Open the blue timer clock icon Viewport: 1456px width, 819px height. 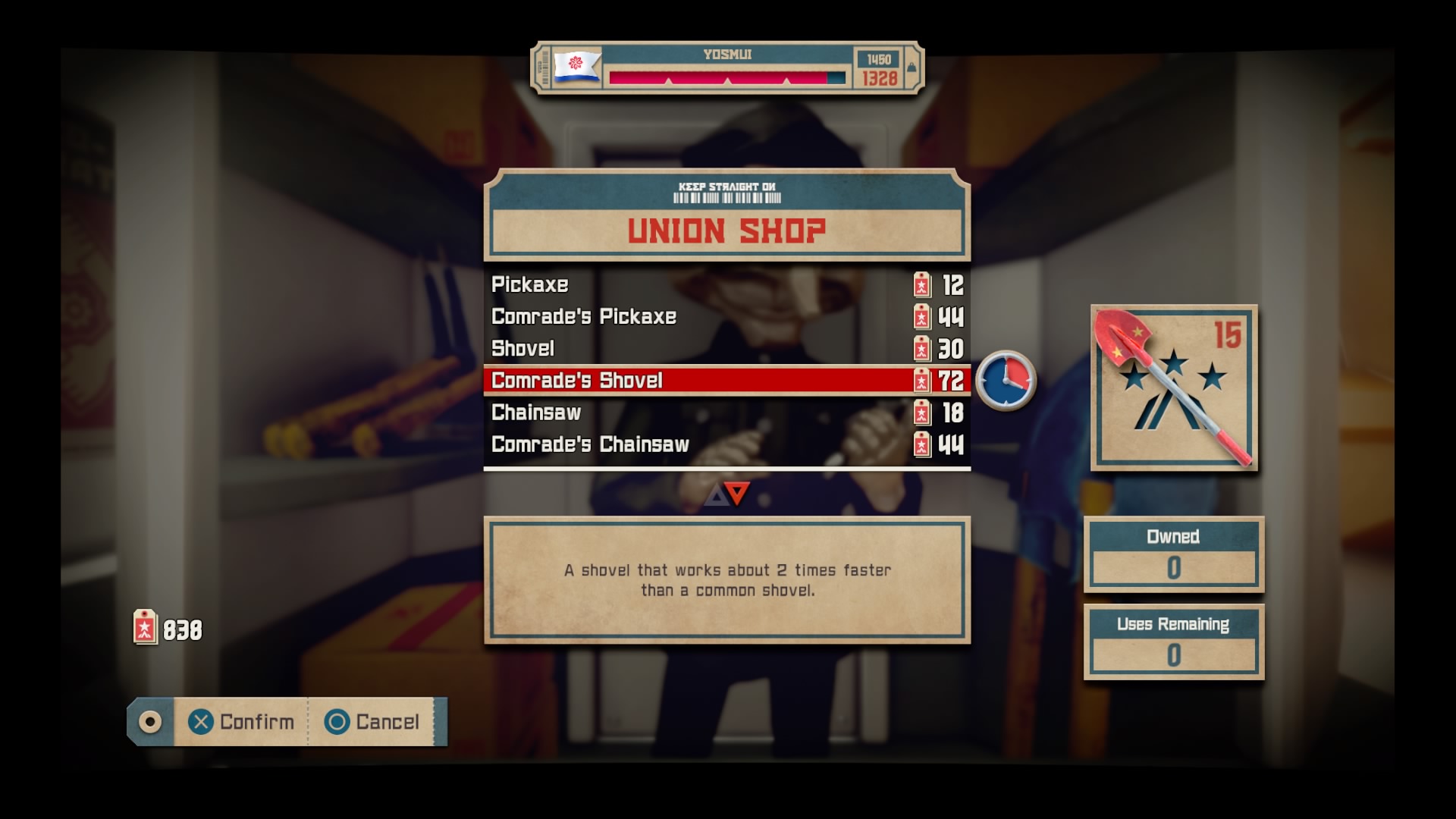(1007, 381)
